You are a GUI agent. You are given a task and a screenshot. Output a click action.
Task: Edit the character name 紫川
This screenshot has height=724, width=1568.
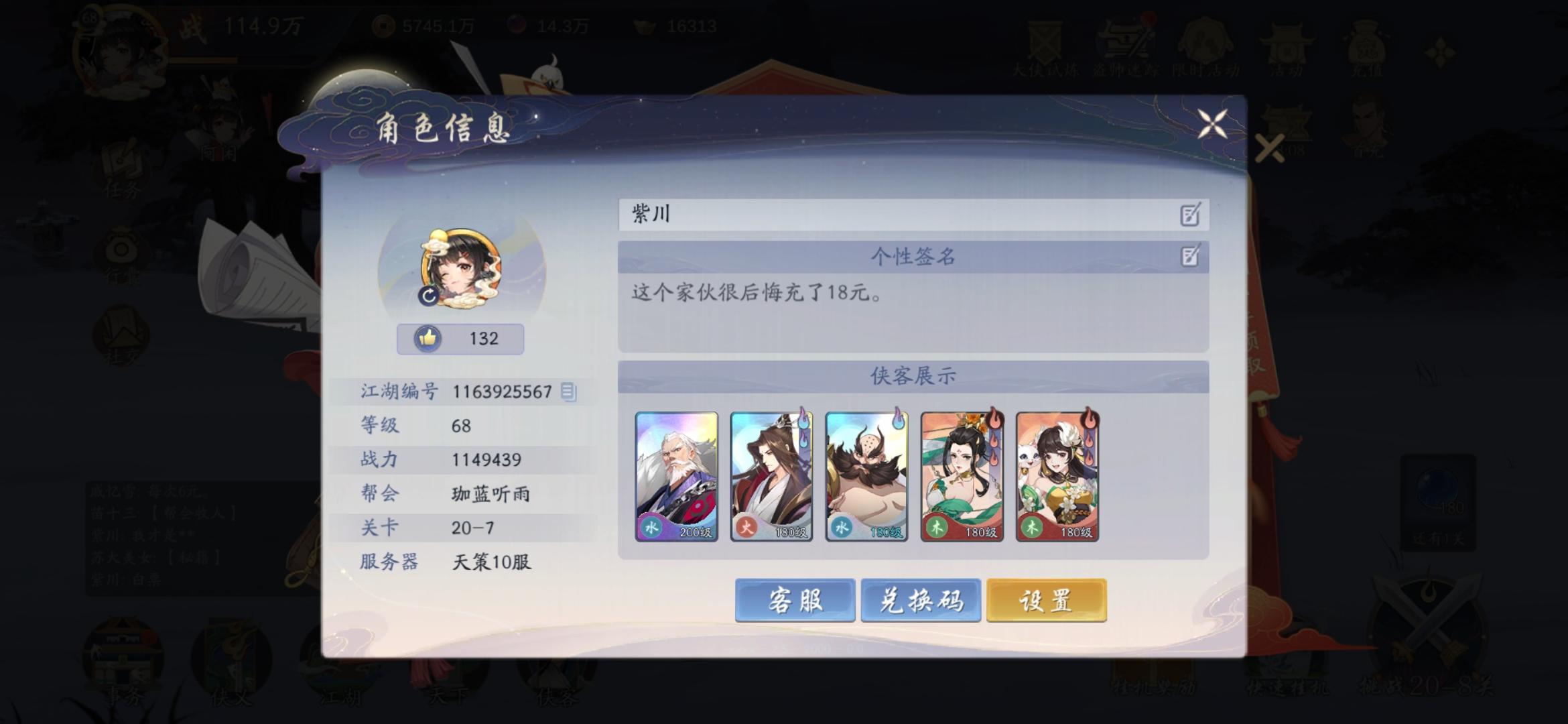1189,215
